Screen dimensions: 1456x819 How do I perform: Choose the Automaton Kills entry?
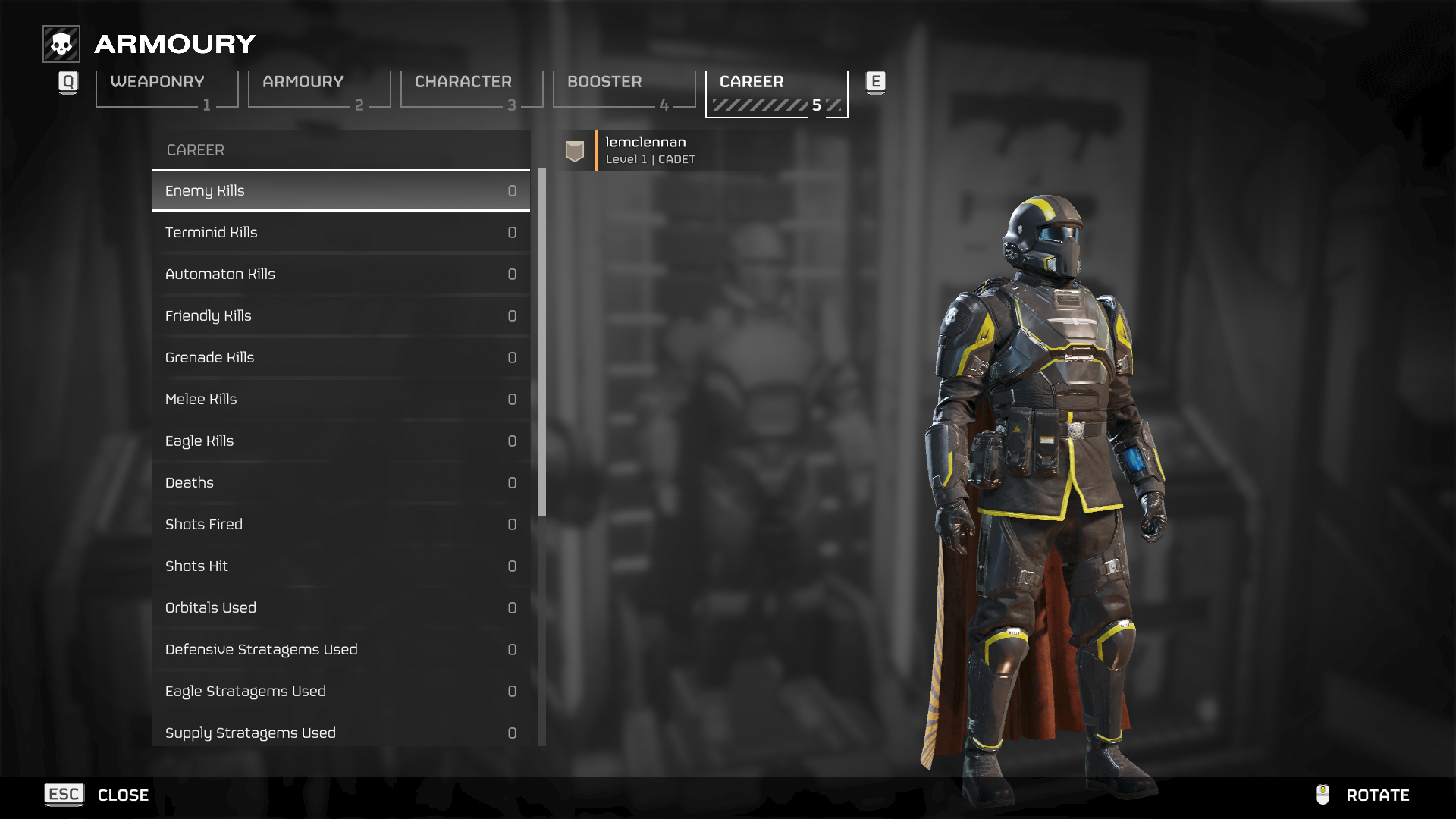[x=340, y=275]
